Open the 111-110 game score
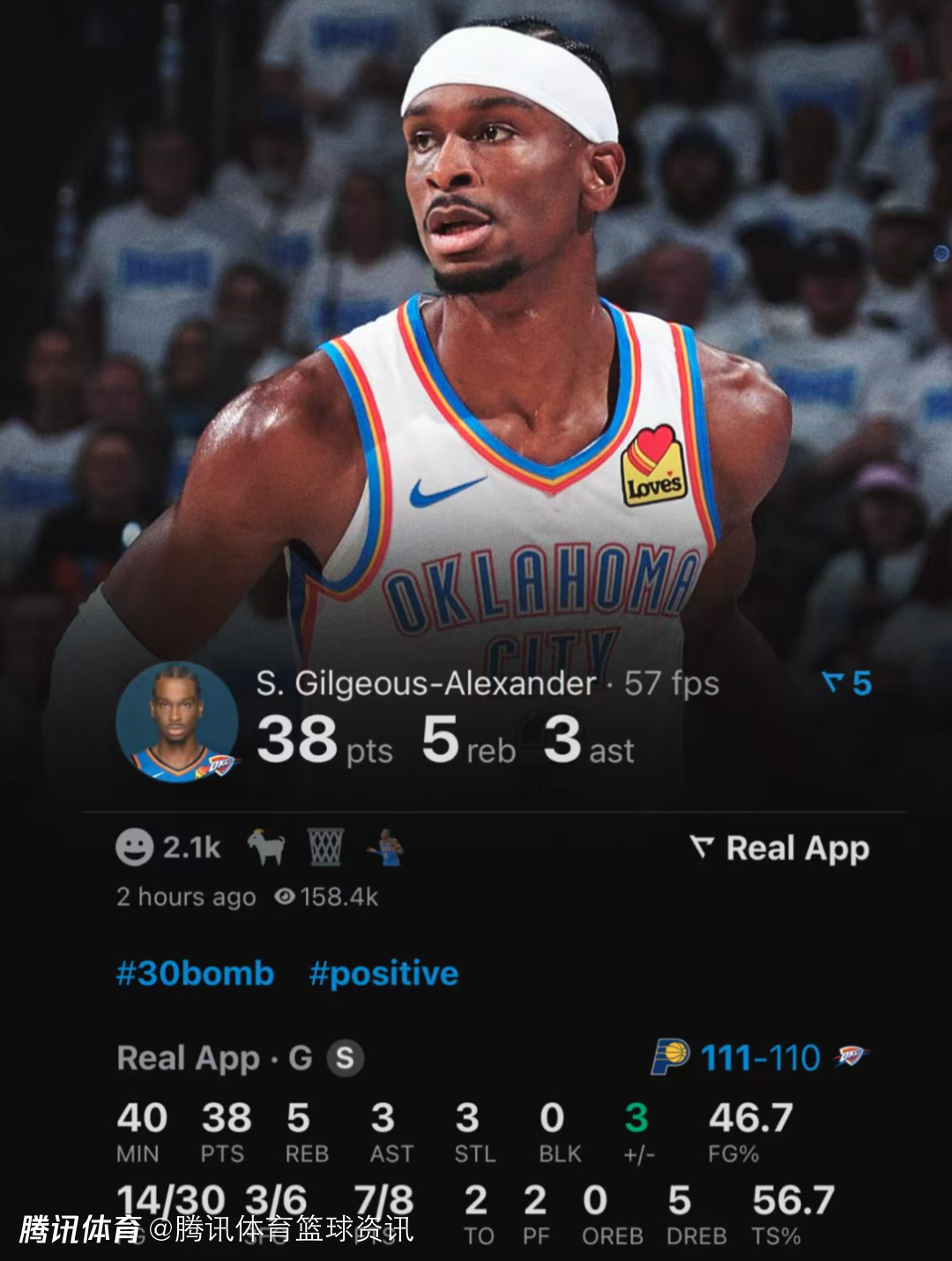This screenshot has width=952, height=1261. (761, 1057)
